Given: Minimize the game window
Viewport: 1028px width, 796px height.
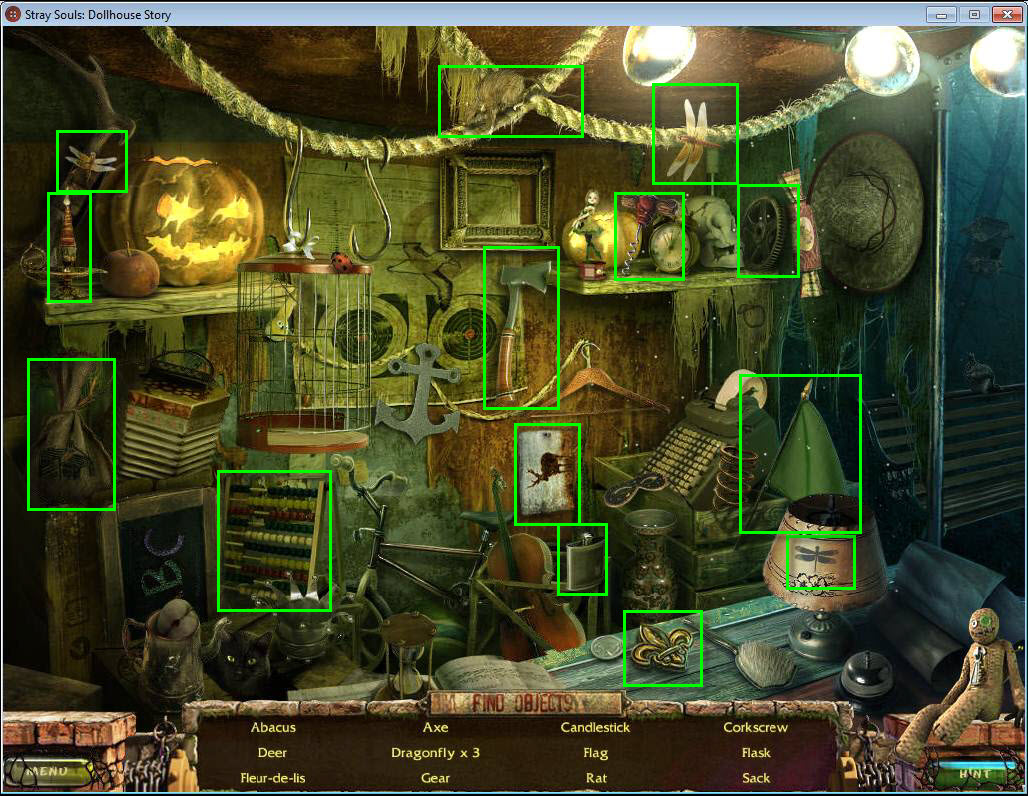Looking at the screenshot, I should (941, 14).
